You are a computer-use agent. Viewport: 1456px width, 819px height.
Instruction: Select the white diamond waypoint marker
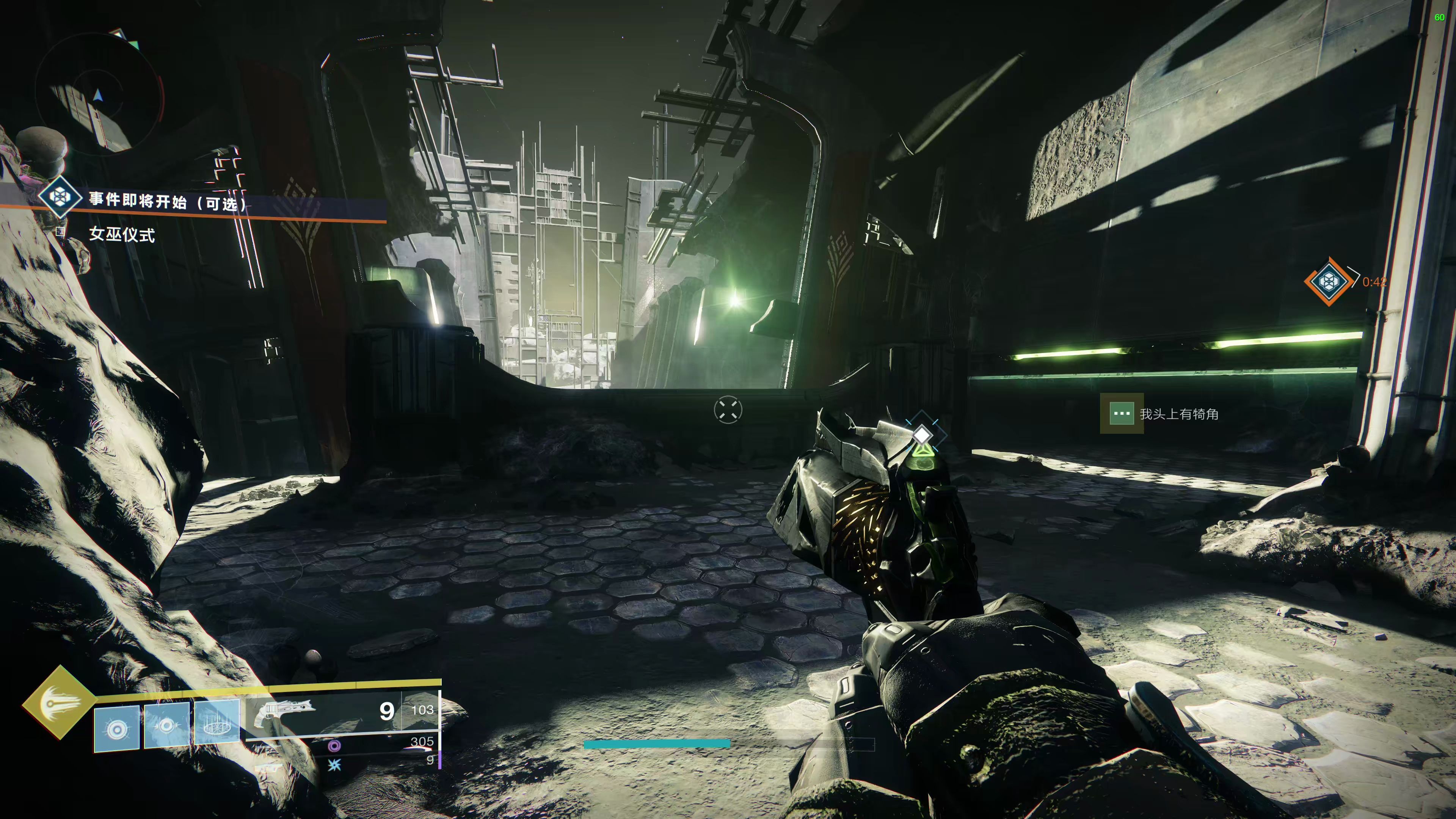(922, 435)
